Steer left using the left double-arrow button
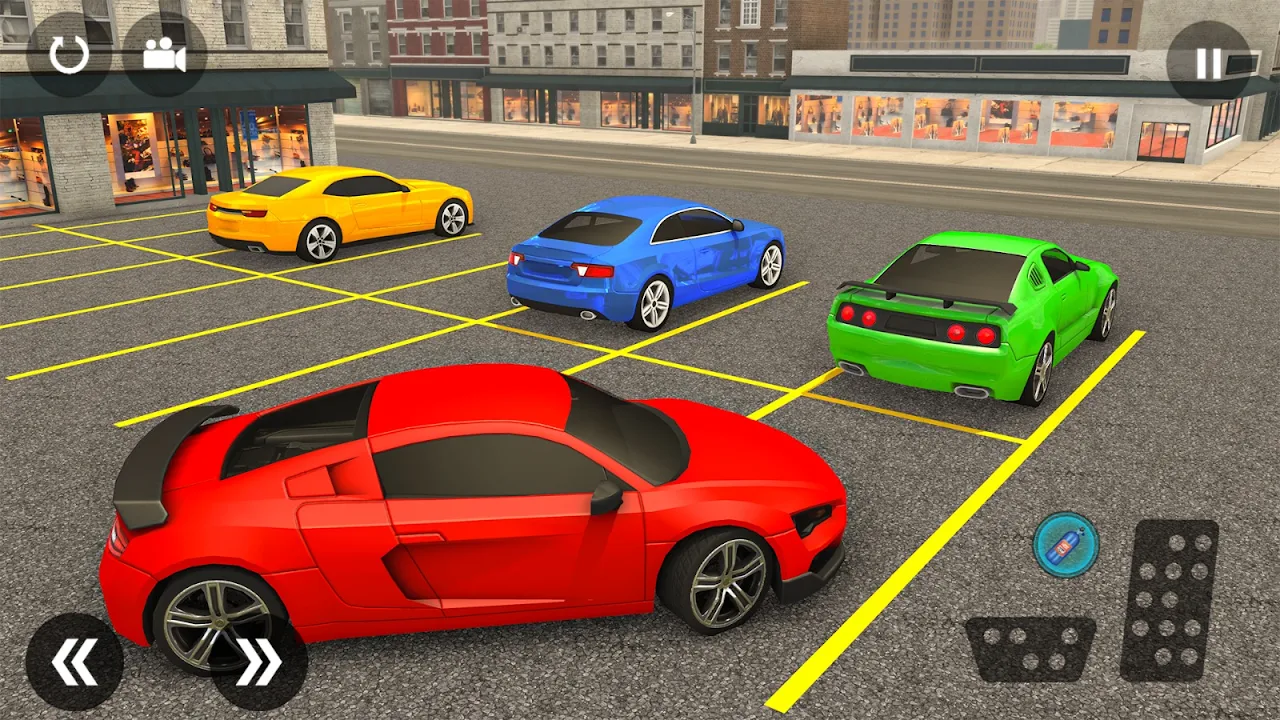The height and width of the screenshot is (720, 1280). point(75,661)
